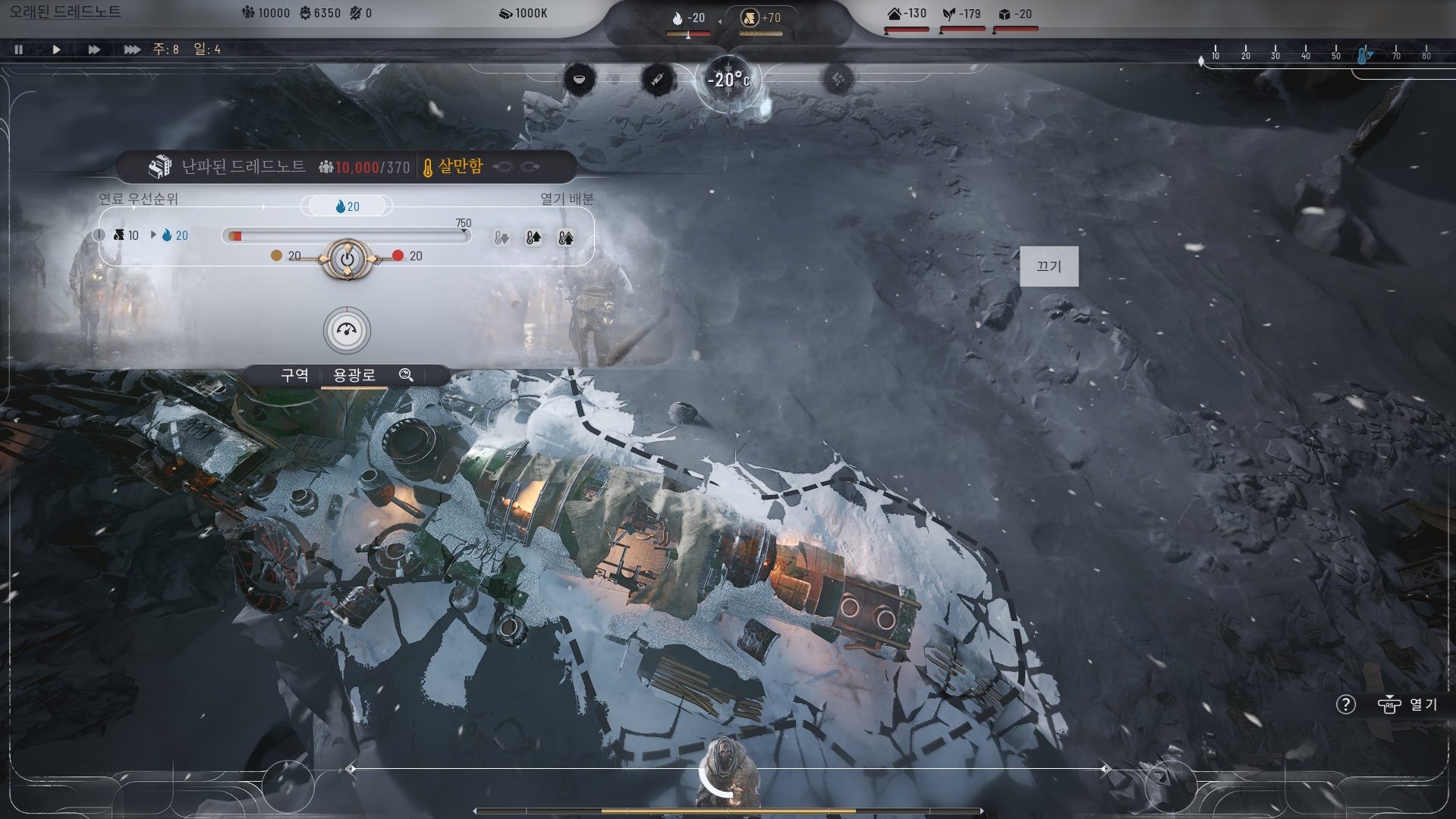Turn off the generator with the power button
Viewport: 1456px width, 819px height.
click(347, 259)
